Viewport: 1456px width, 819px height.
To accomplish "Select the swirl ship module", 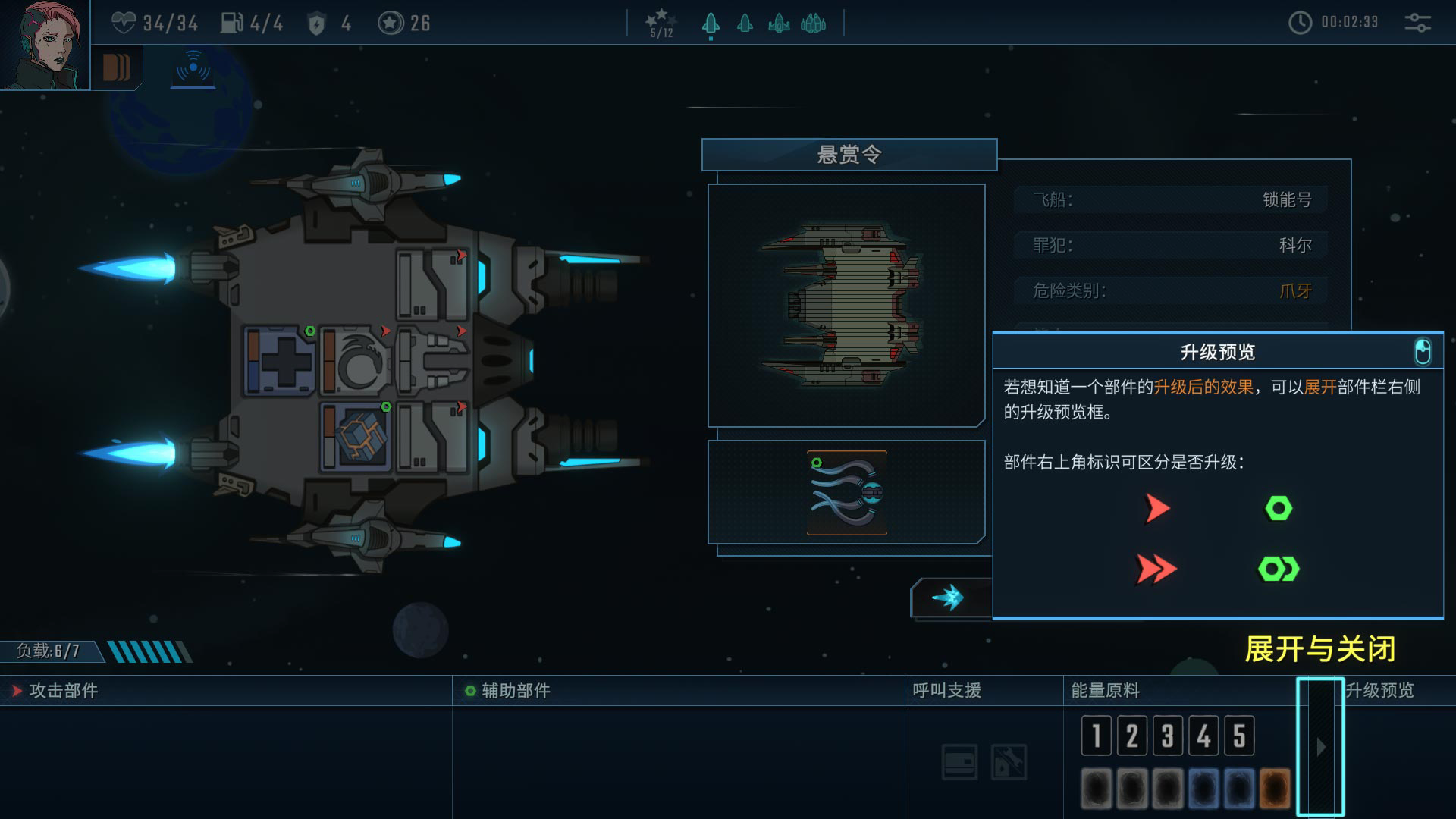I will (x=356, y=362).
